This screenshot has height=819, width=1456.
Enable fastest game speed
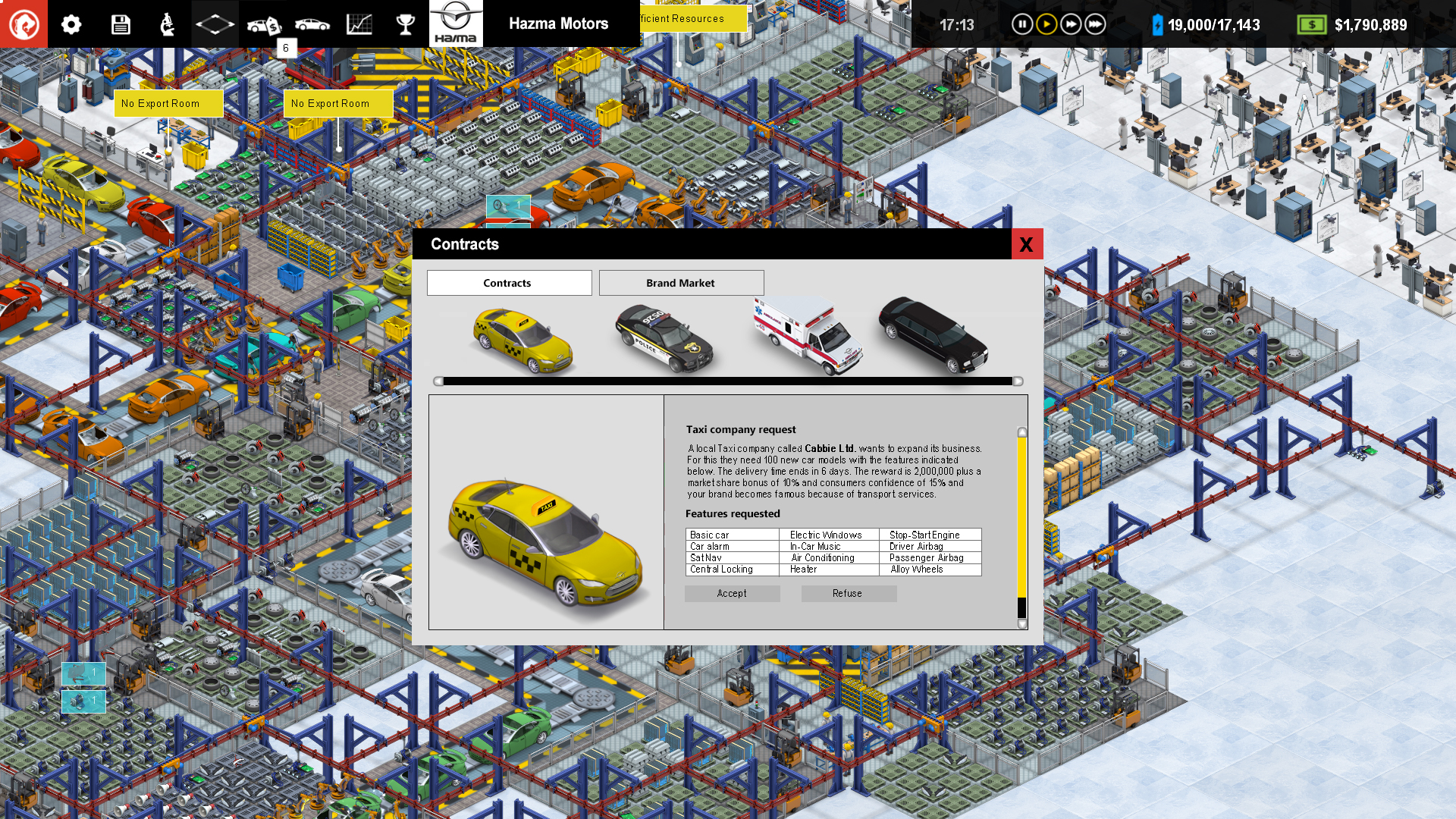[x=1095, y=24]
